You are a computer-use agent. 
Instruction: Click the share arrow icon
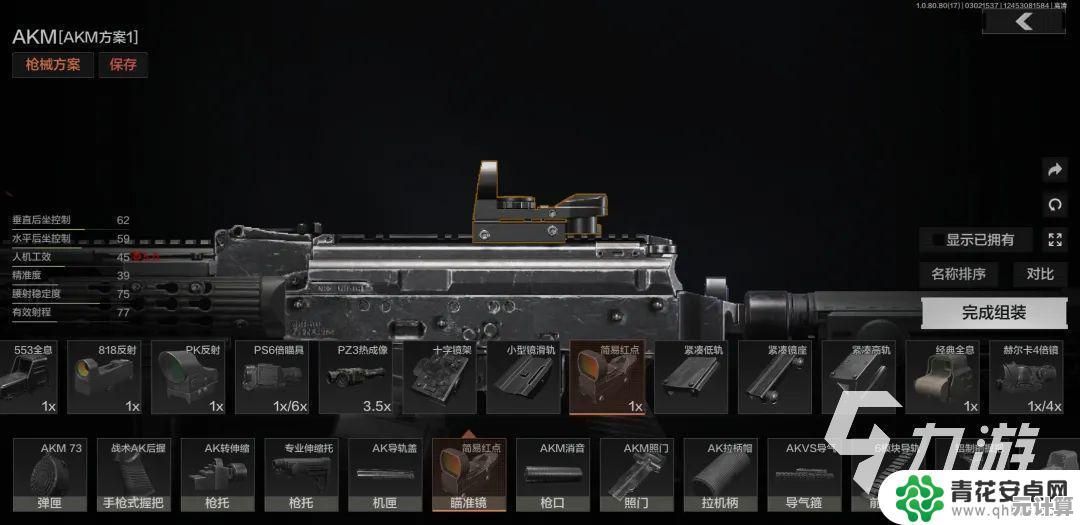[x=1054, y=170]
